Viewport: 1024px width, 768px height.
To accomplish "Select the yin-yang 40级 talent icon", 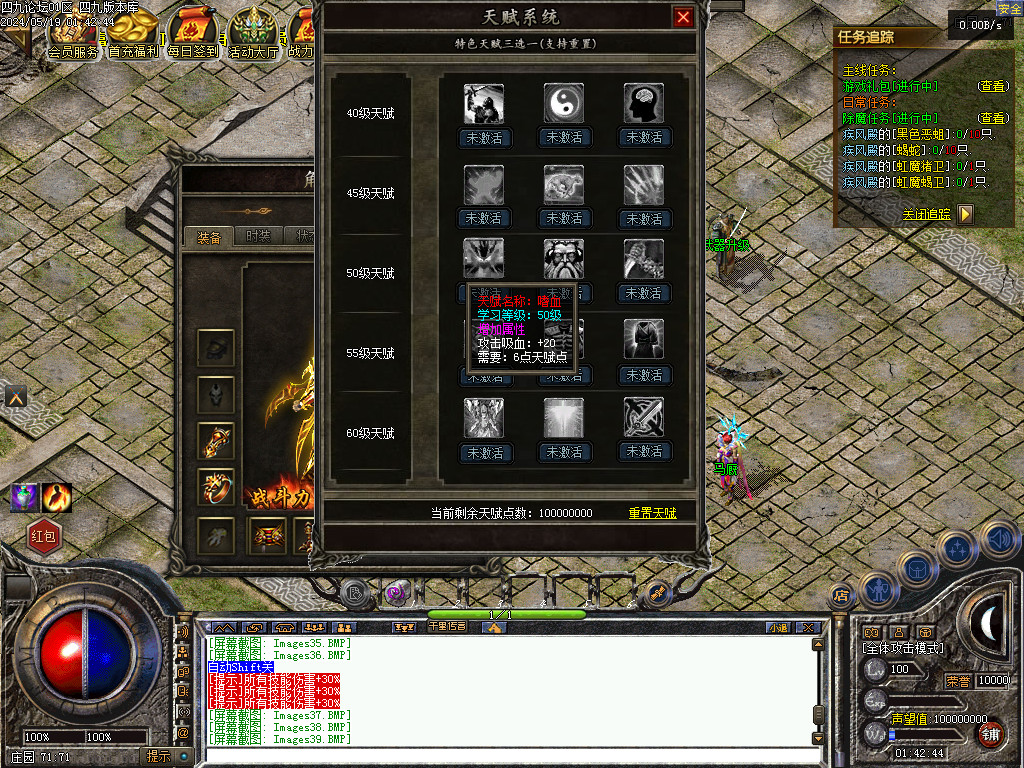I will 564,103.
